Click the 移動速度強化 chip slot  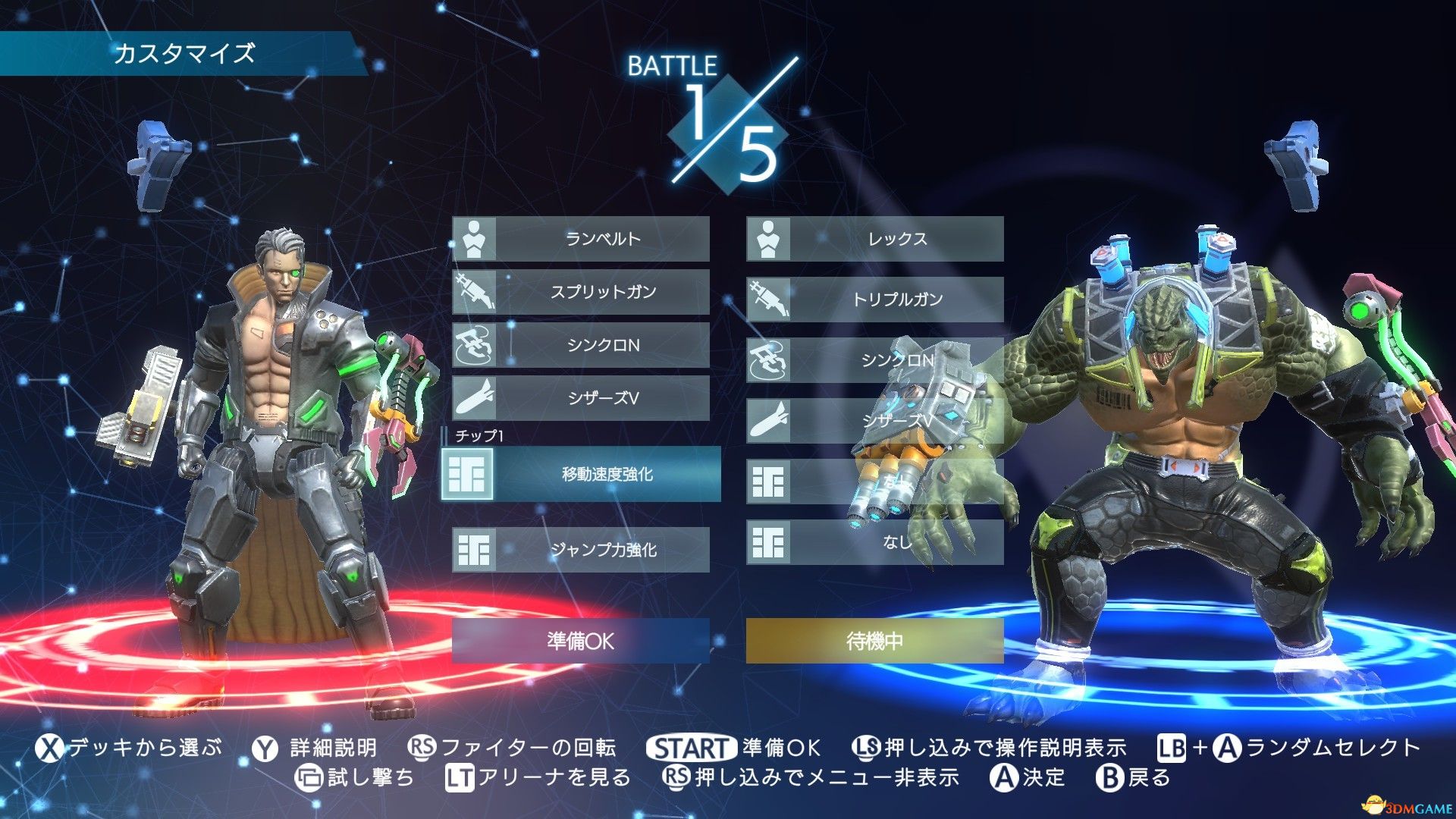click(581, 474)
